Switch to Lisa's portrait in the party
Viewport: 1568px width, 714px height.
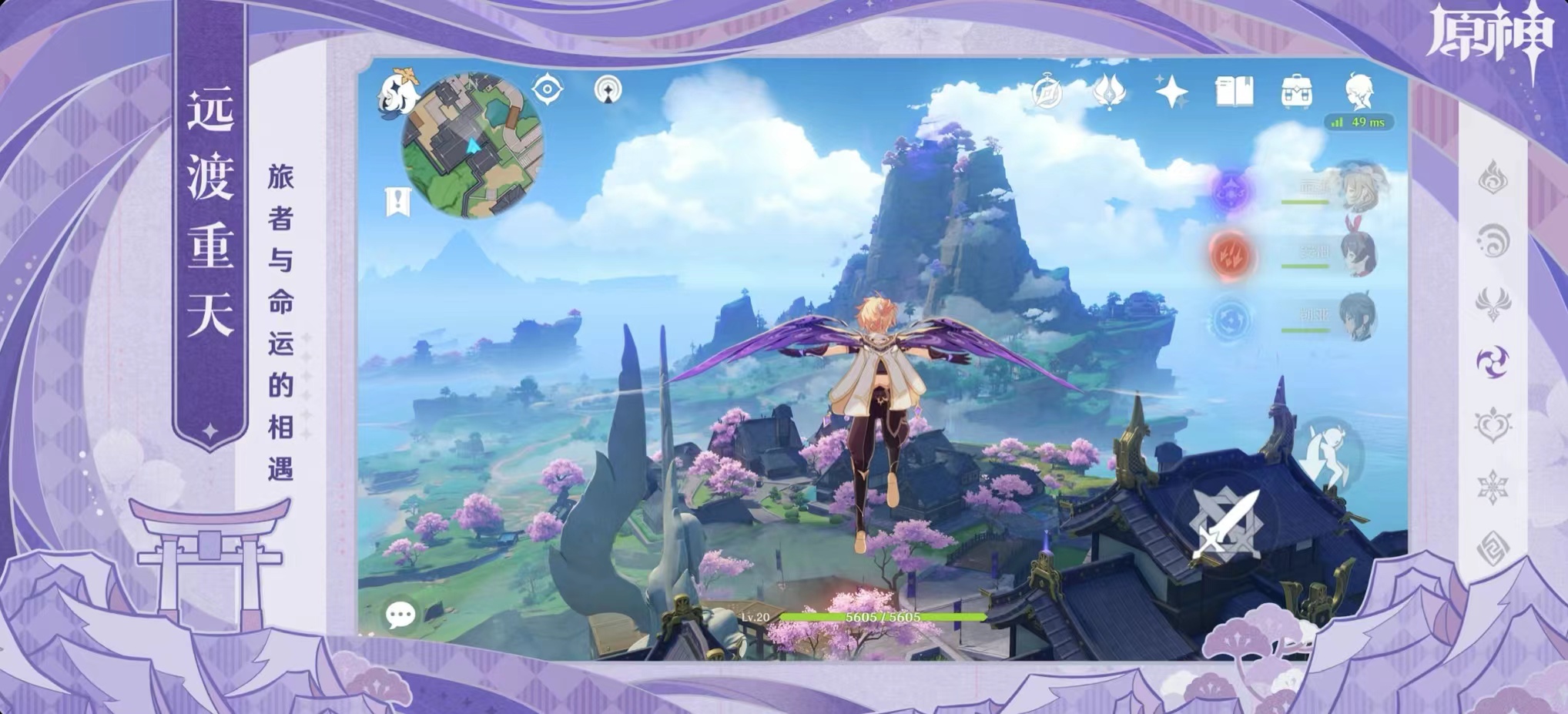click(1363, 188)
